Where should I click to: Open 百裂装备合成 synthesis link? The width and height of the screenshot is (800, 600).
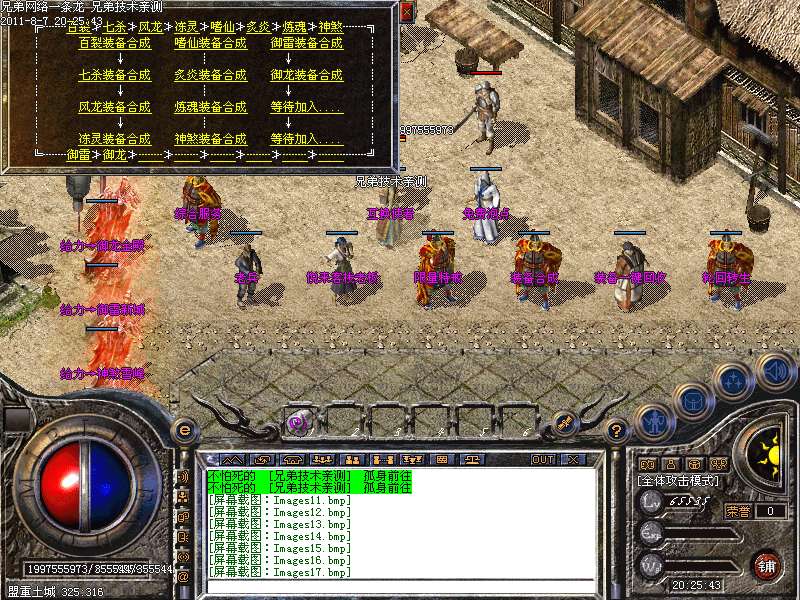coord(115,44)
